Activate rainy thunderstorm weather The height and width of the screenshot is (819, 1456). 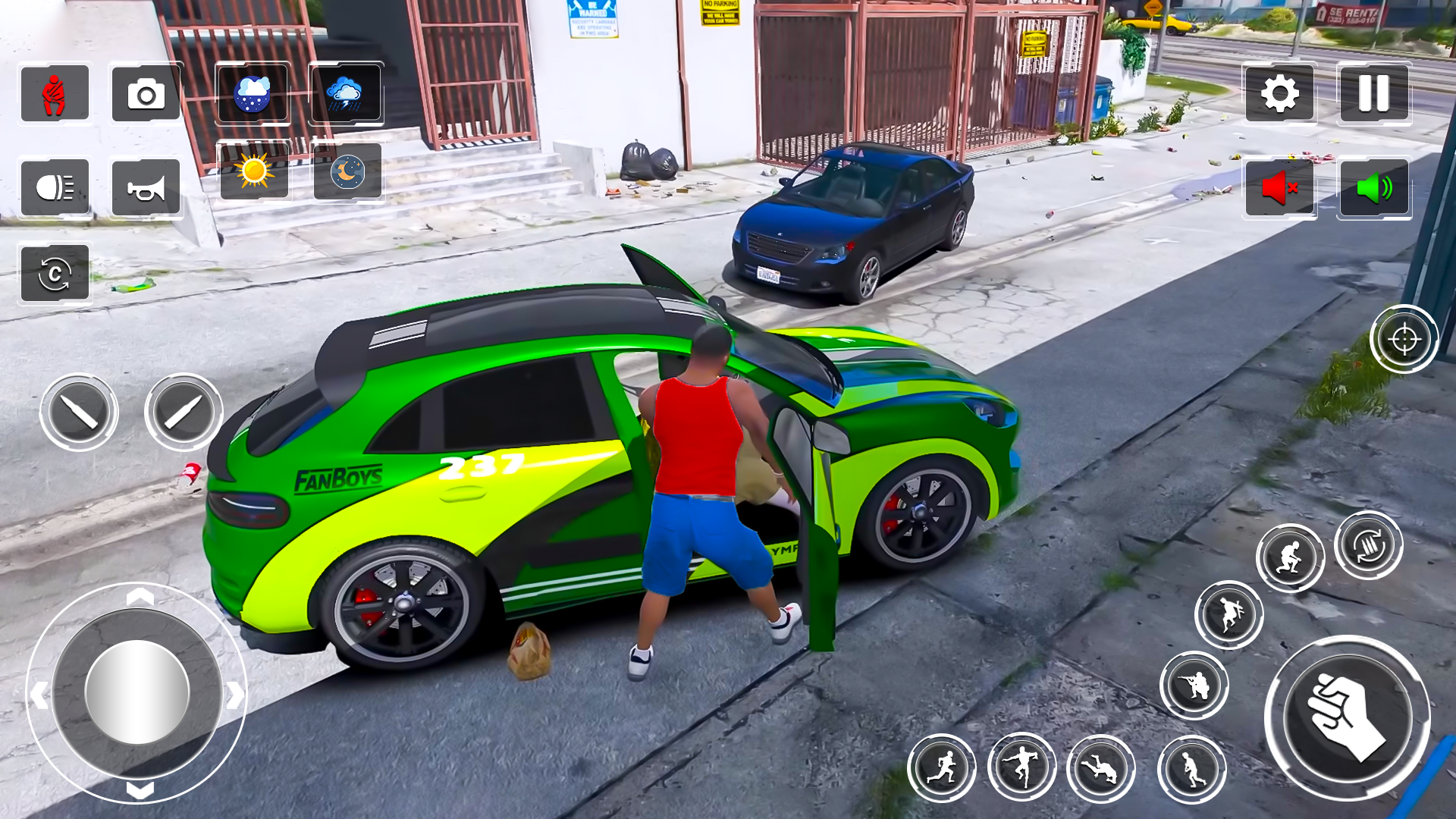point(346,94)
